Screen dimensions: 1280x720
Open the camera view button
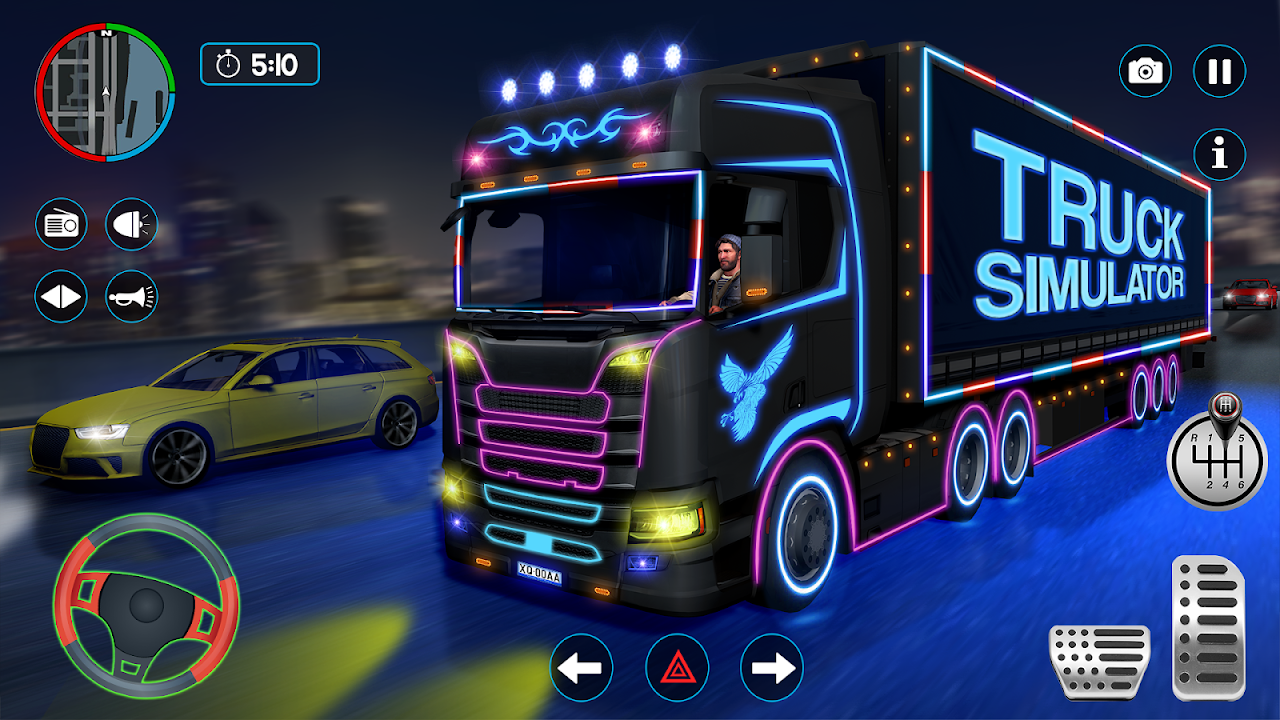point(1145,71)
